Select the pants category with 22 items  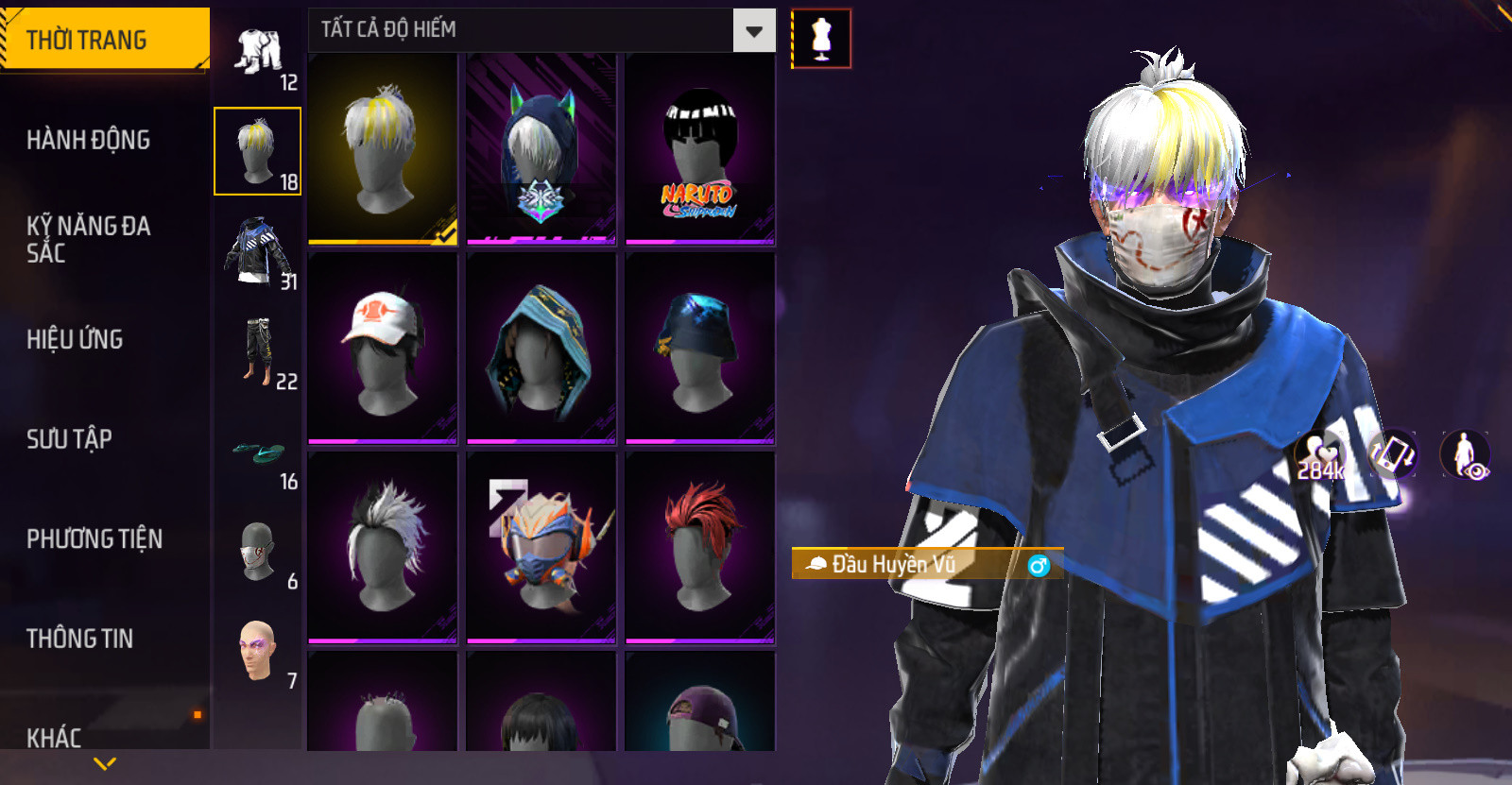coord(257,351)
